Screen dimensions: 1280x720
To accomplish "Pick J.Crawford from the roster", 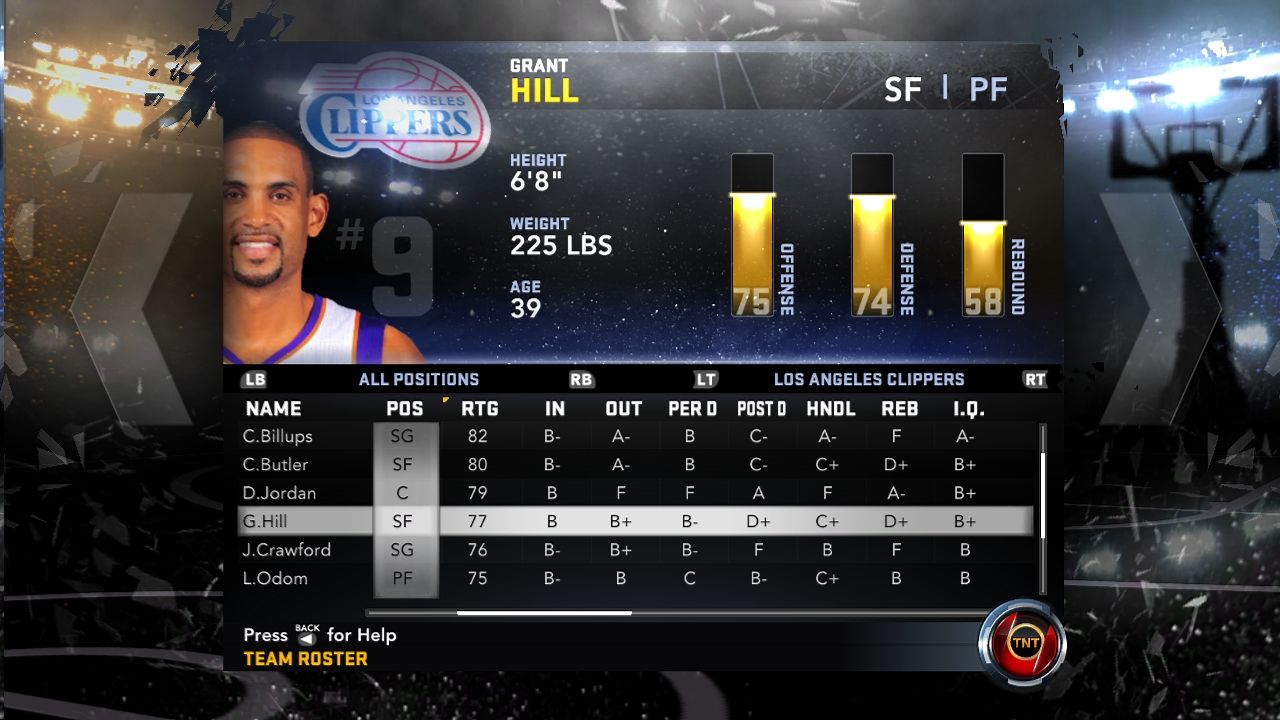I will coord(286,550).
